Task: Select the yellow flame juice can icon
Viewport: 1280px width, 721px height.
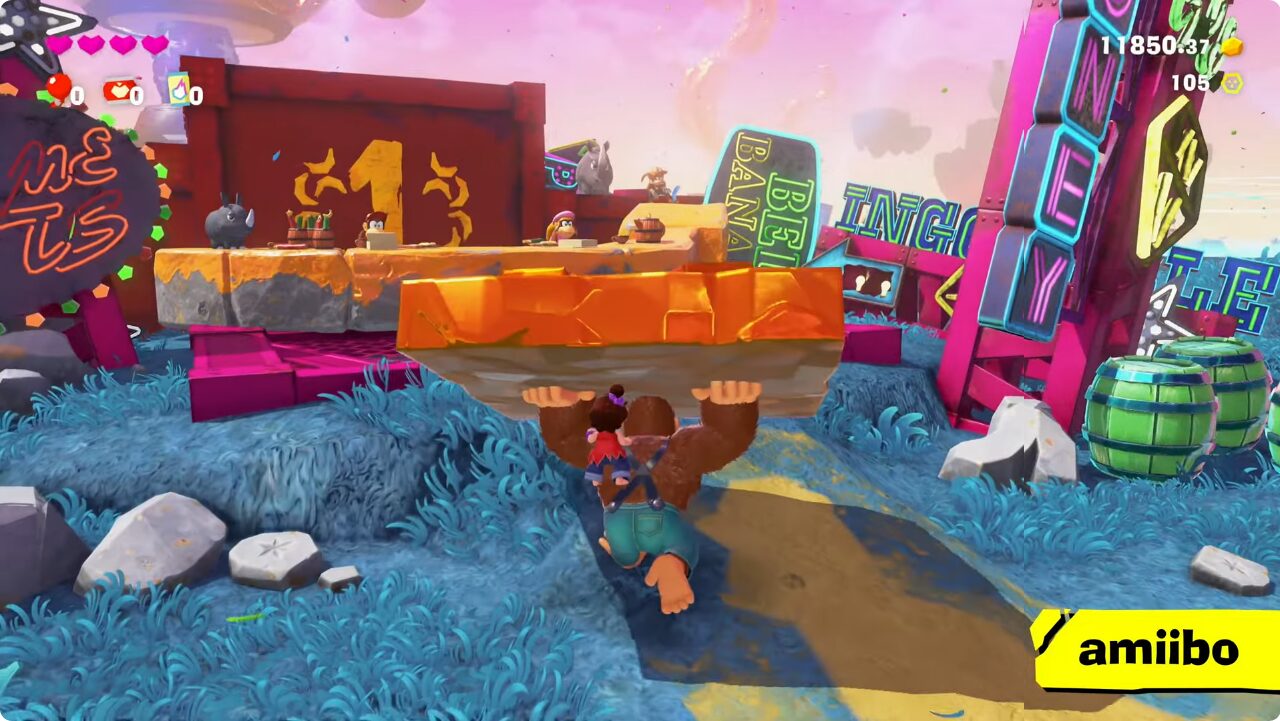Action: coord(178,89)
